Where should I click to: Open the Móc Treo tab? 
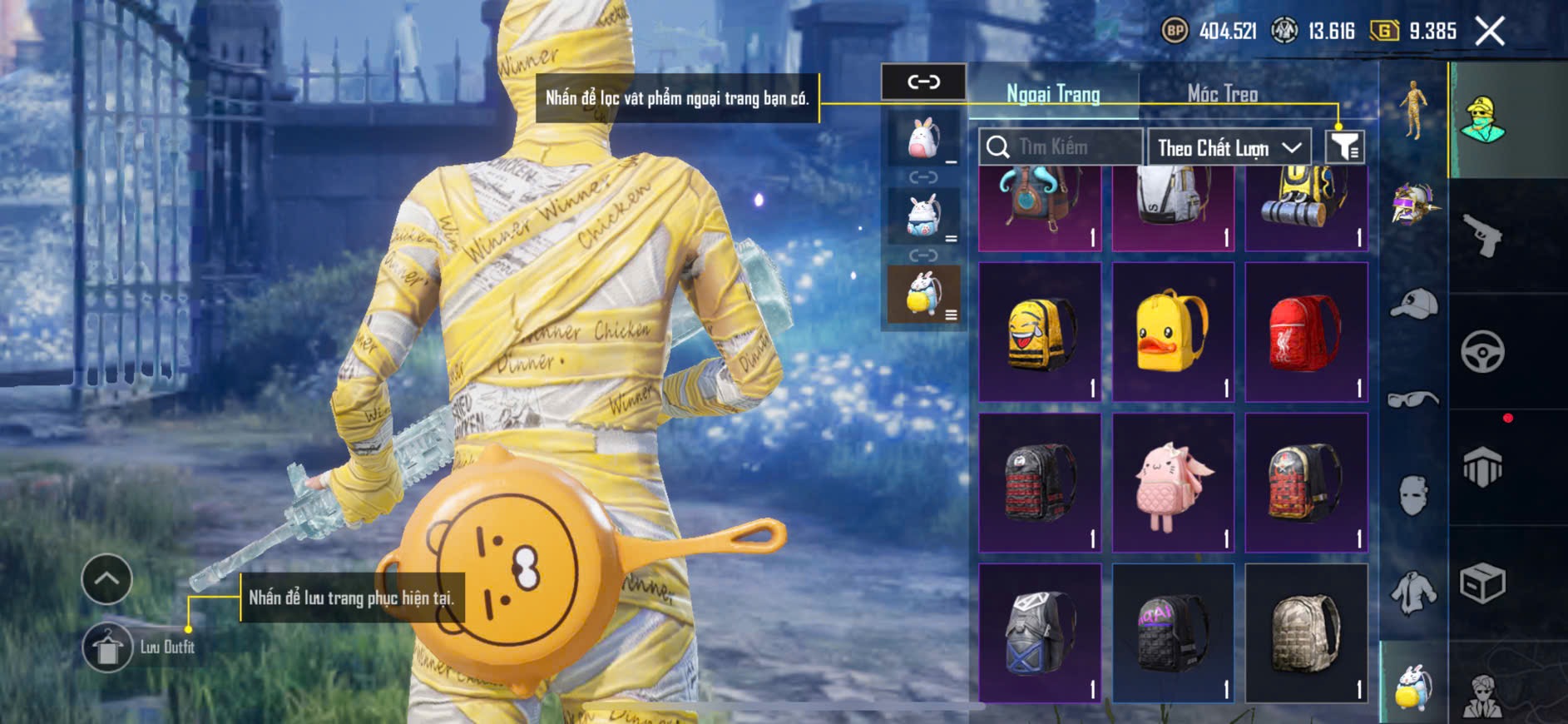(1222, 94)
